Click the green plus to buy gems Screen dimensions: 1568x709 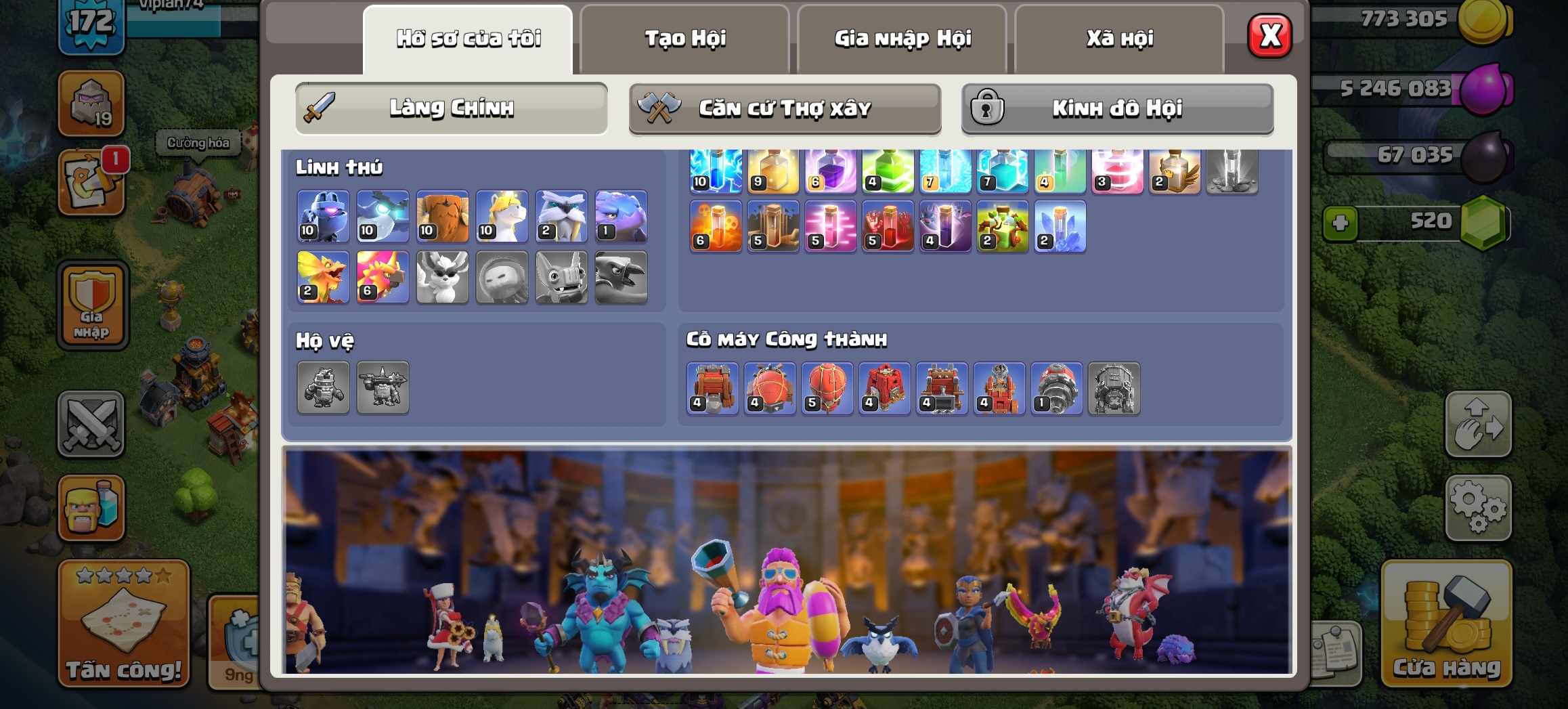[1340, 223]
